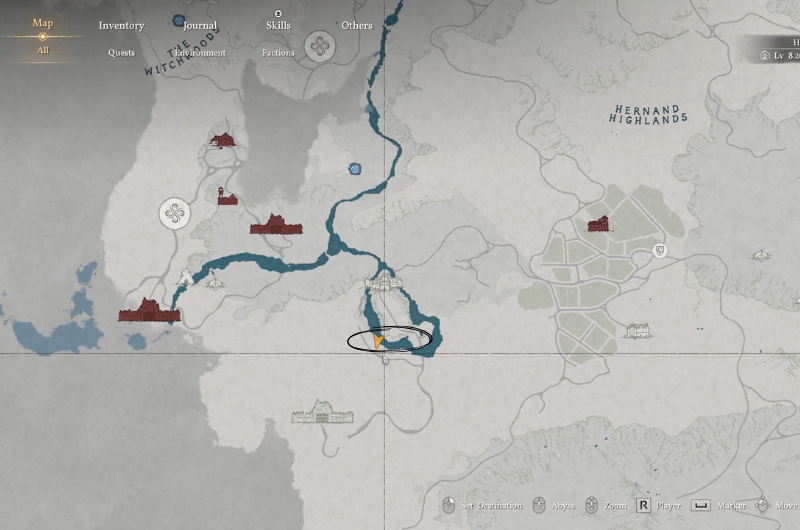Switch to the Inventory tab

121,25
